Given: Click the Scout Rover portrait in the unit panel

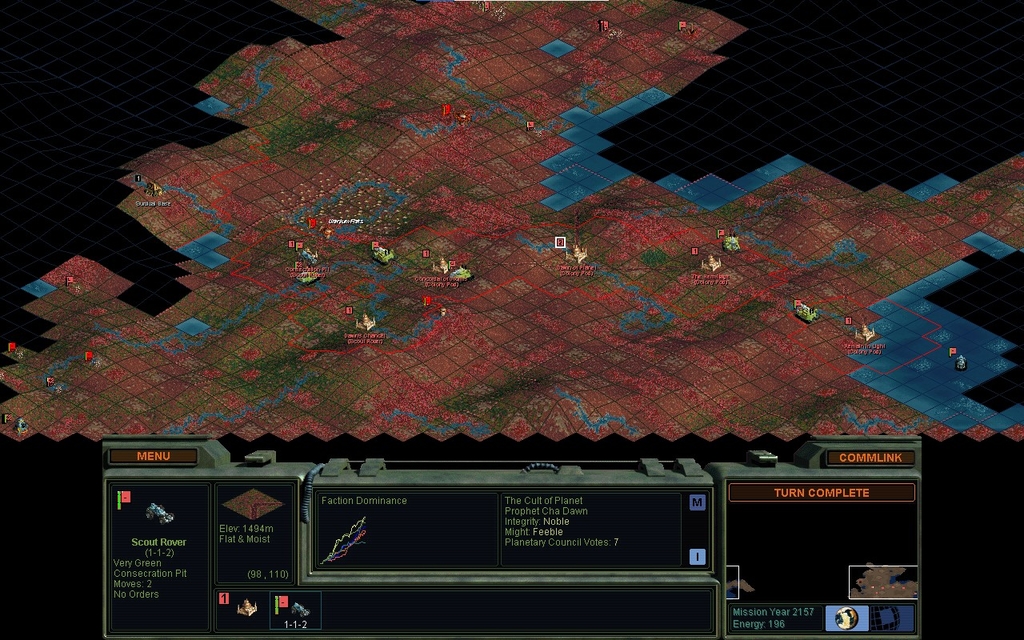Looking at the screenshot, I should pyautogui.click(x=159, y=512).
